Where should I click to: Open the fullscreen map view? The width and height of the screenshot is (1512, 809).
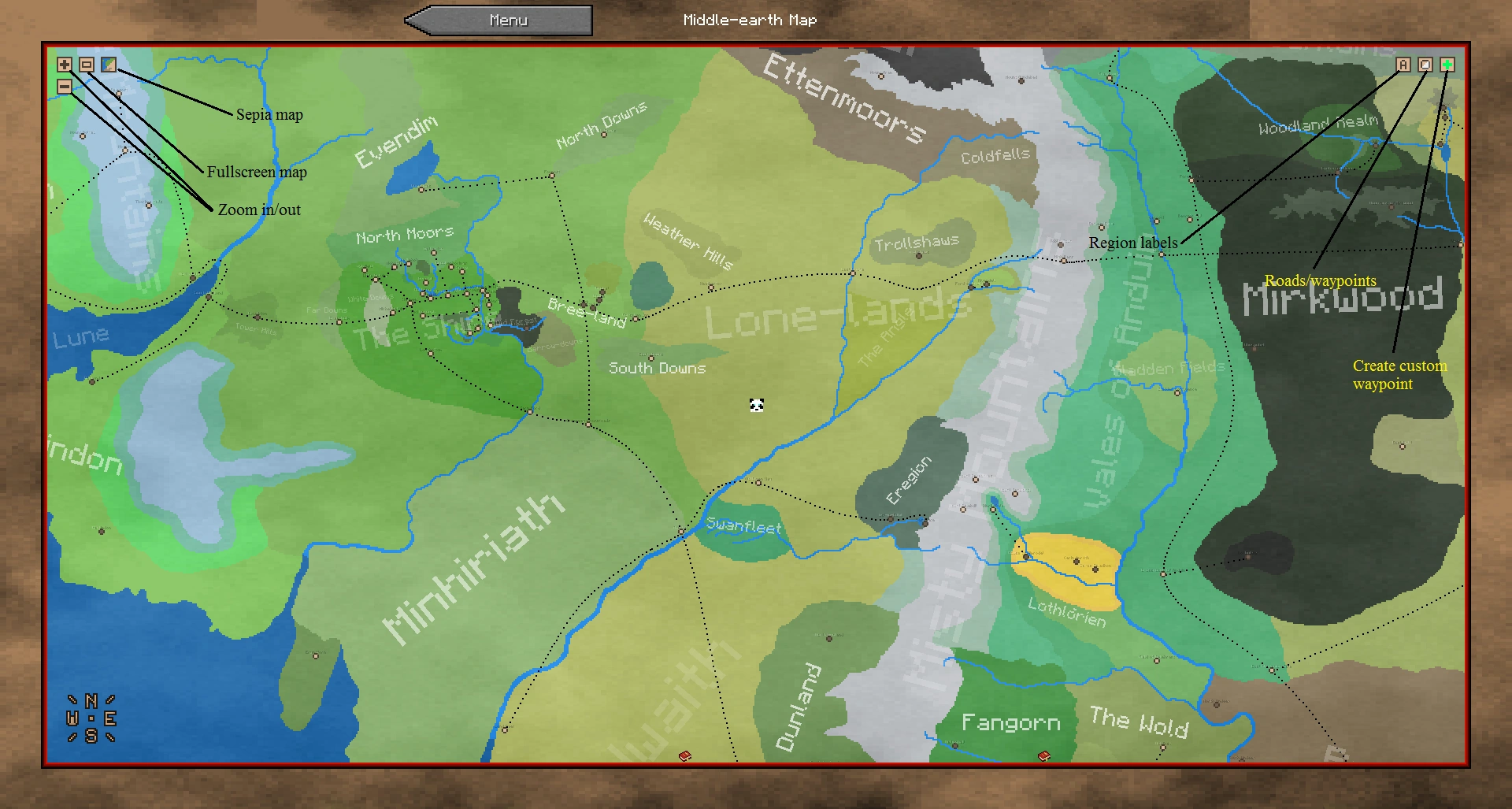(x=87, y=65)
